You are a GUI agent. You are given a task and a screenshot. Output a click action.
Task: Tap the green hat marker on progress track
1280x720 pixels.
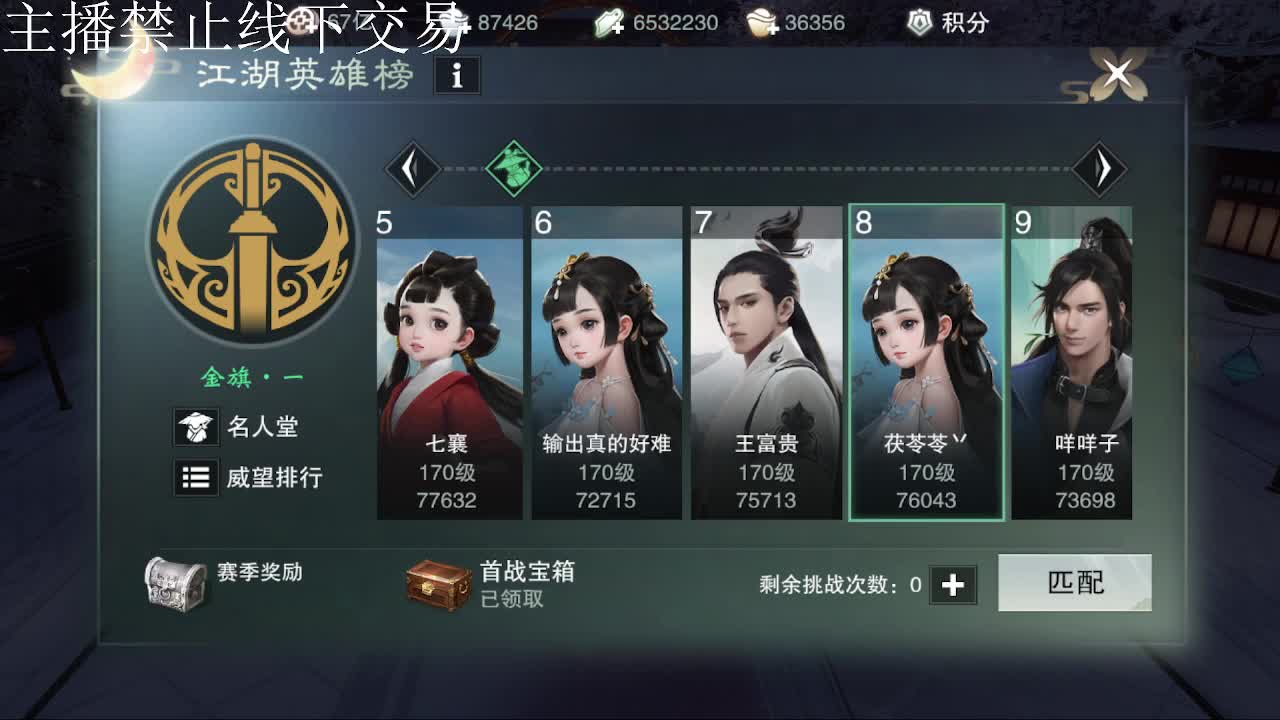pos(513,167)
